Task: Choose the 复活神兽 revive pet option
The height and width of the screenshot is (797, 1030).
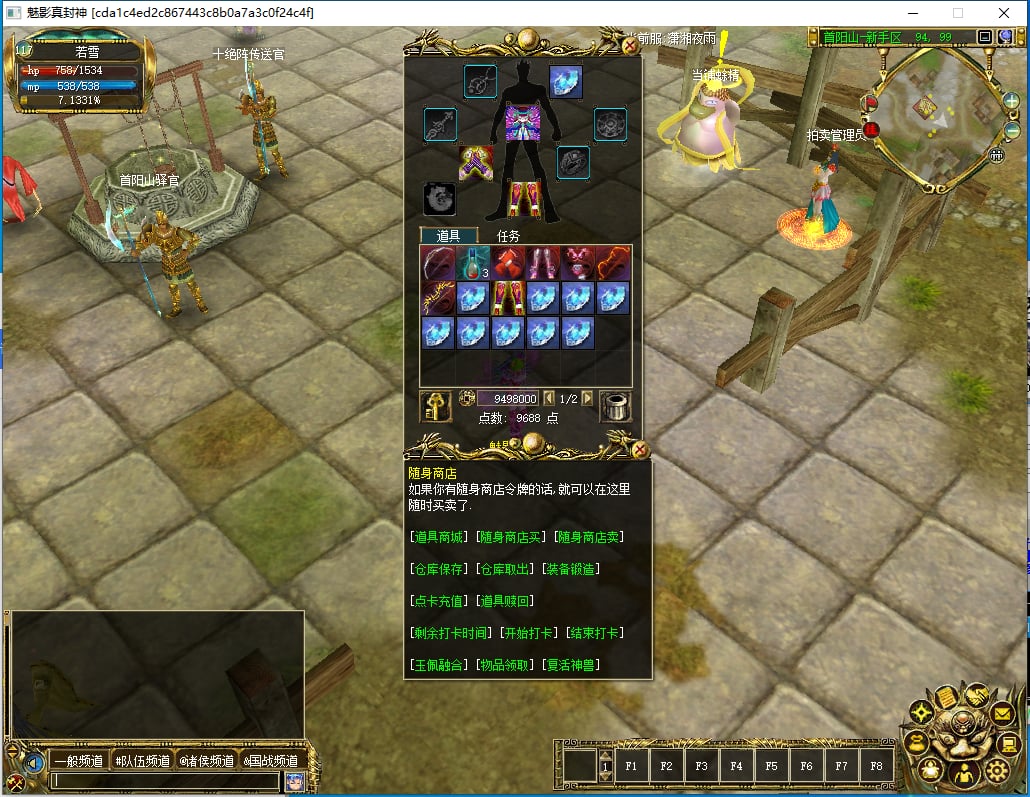Action: [572, 665]
